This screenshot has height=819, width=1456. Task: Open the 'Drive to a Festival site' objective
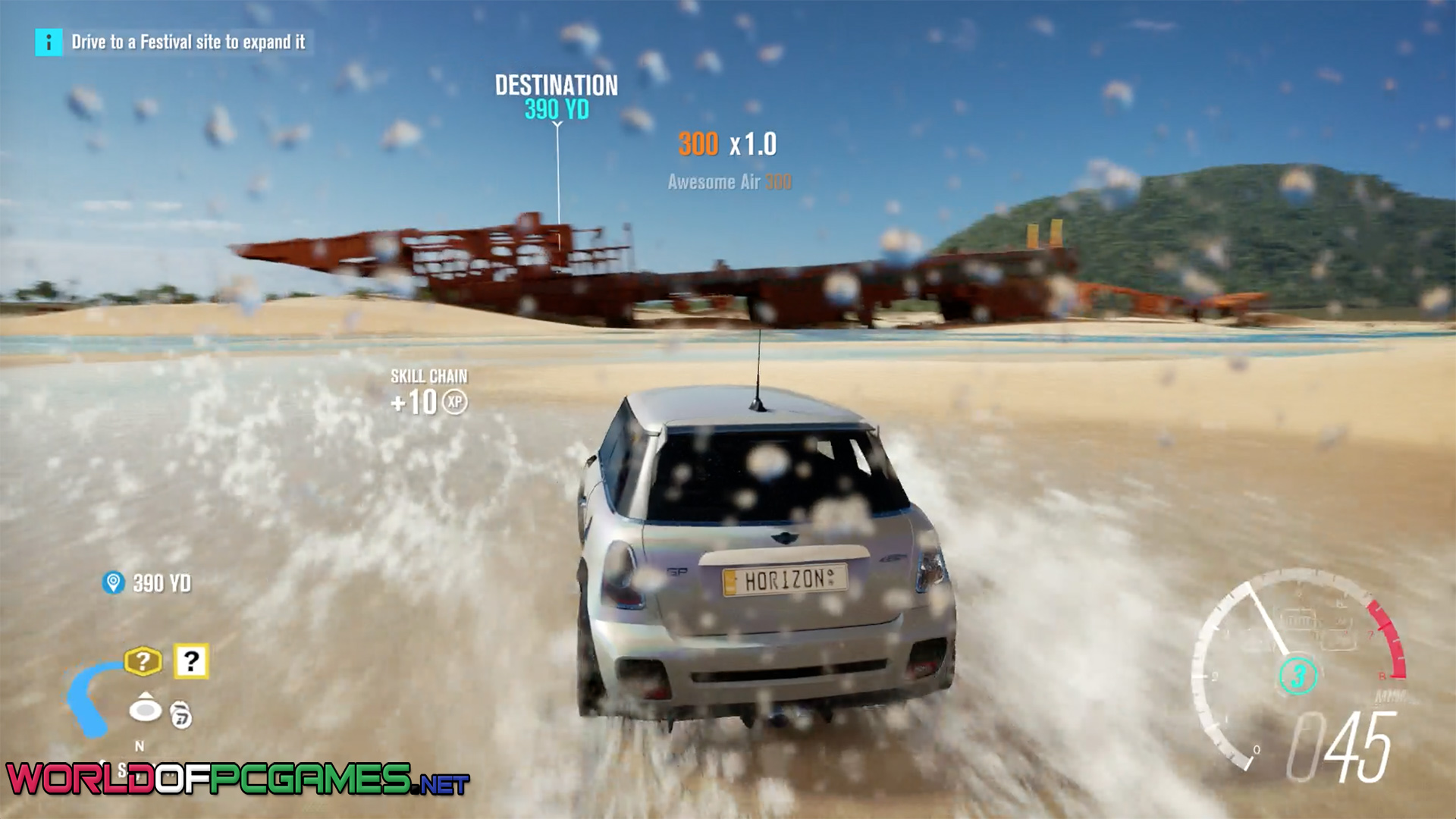point(188,42)
